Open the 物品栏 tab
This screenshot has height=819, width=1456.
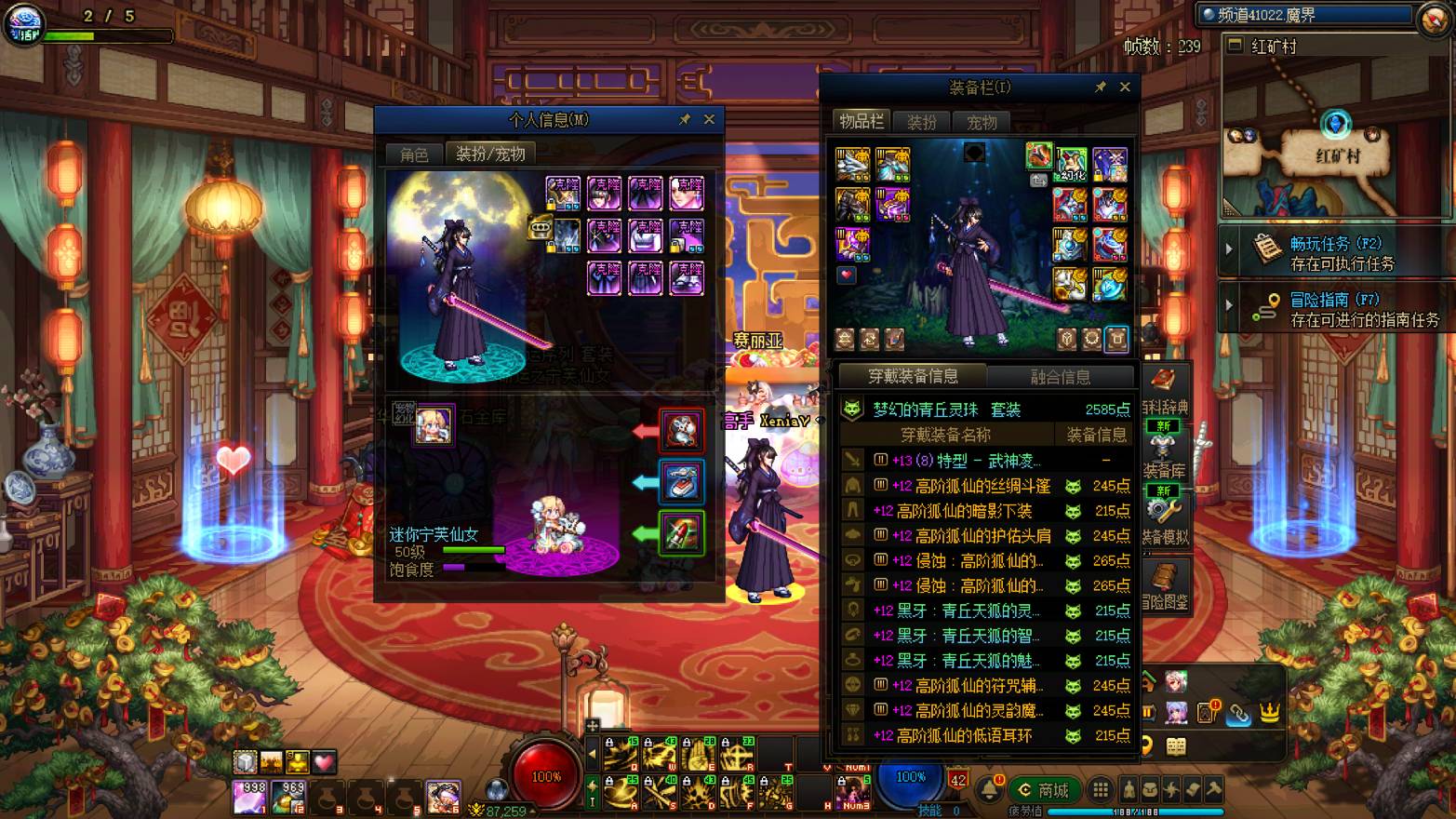[861, 121]
